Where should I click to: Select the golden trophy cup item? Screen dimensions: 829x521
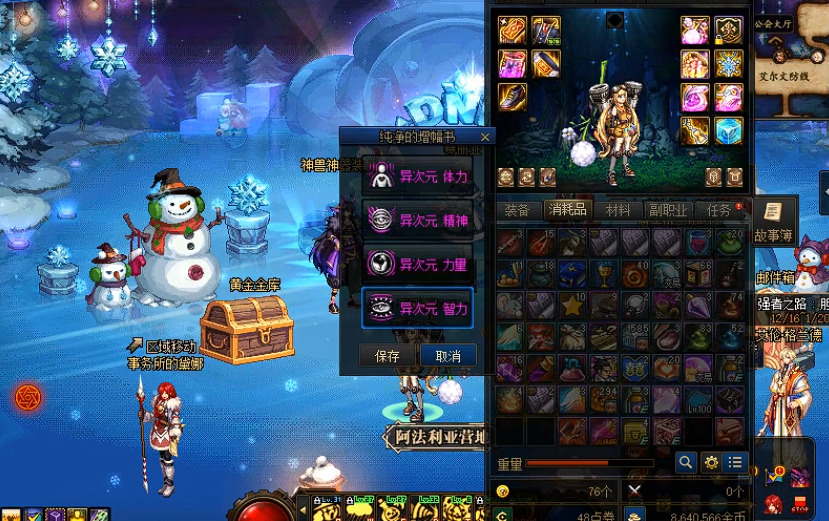pos(604,274)
